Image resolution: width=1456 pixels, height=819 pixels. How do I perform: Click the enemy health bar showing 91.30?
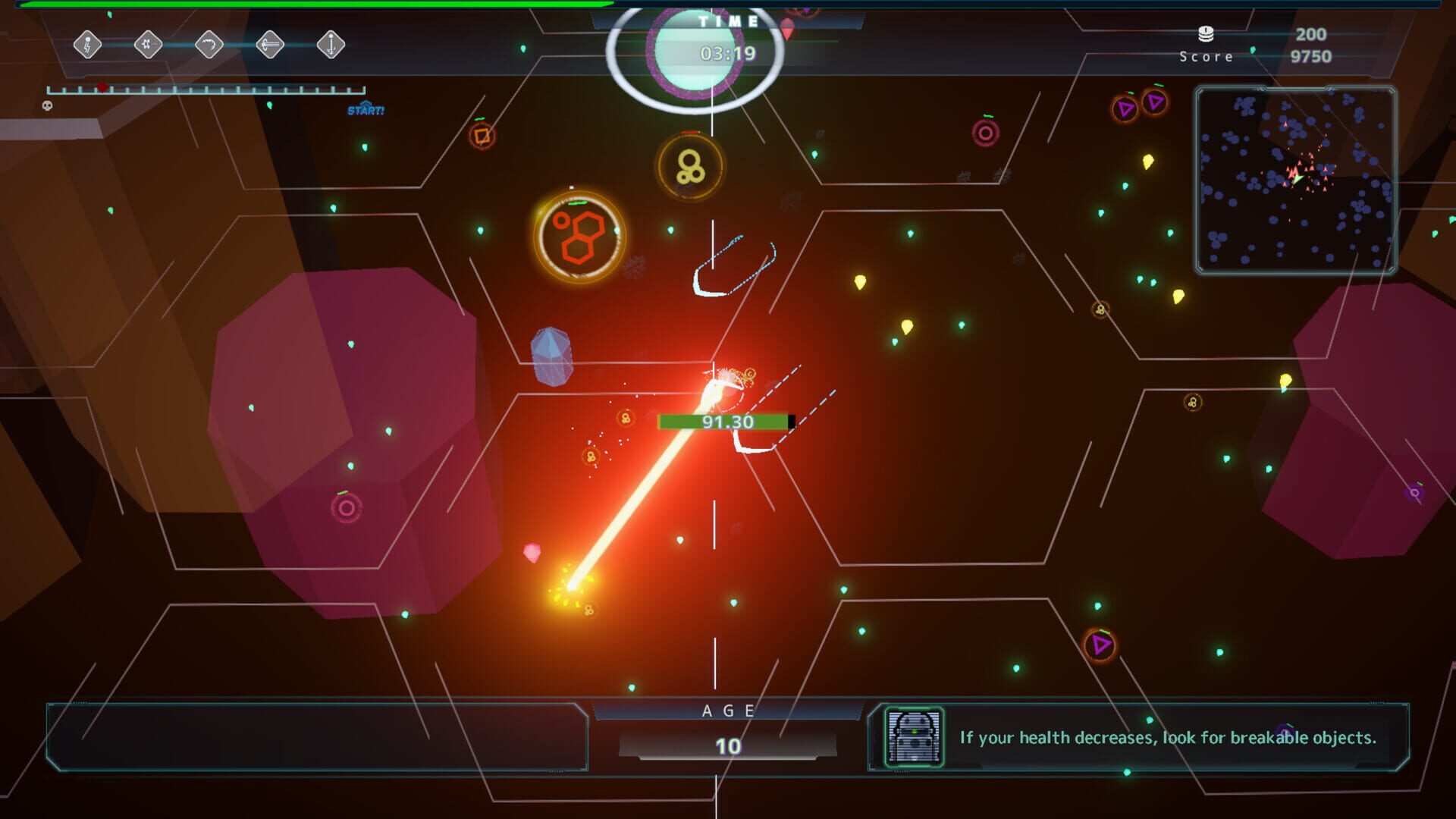pos(724,422)
